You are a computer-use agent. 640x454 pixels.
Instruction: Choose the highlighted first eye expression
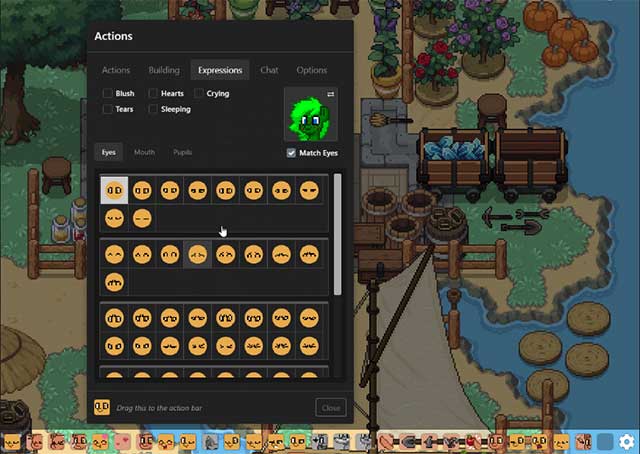point(114,190)
